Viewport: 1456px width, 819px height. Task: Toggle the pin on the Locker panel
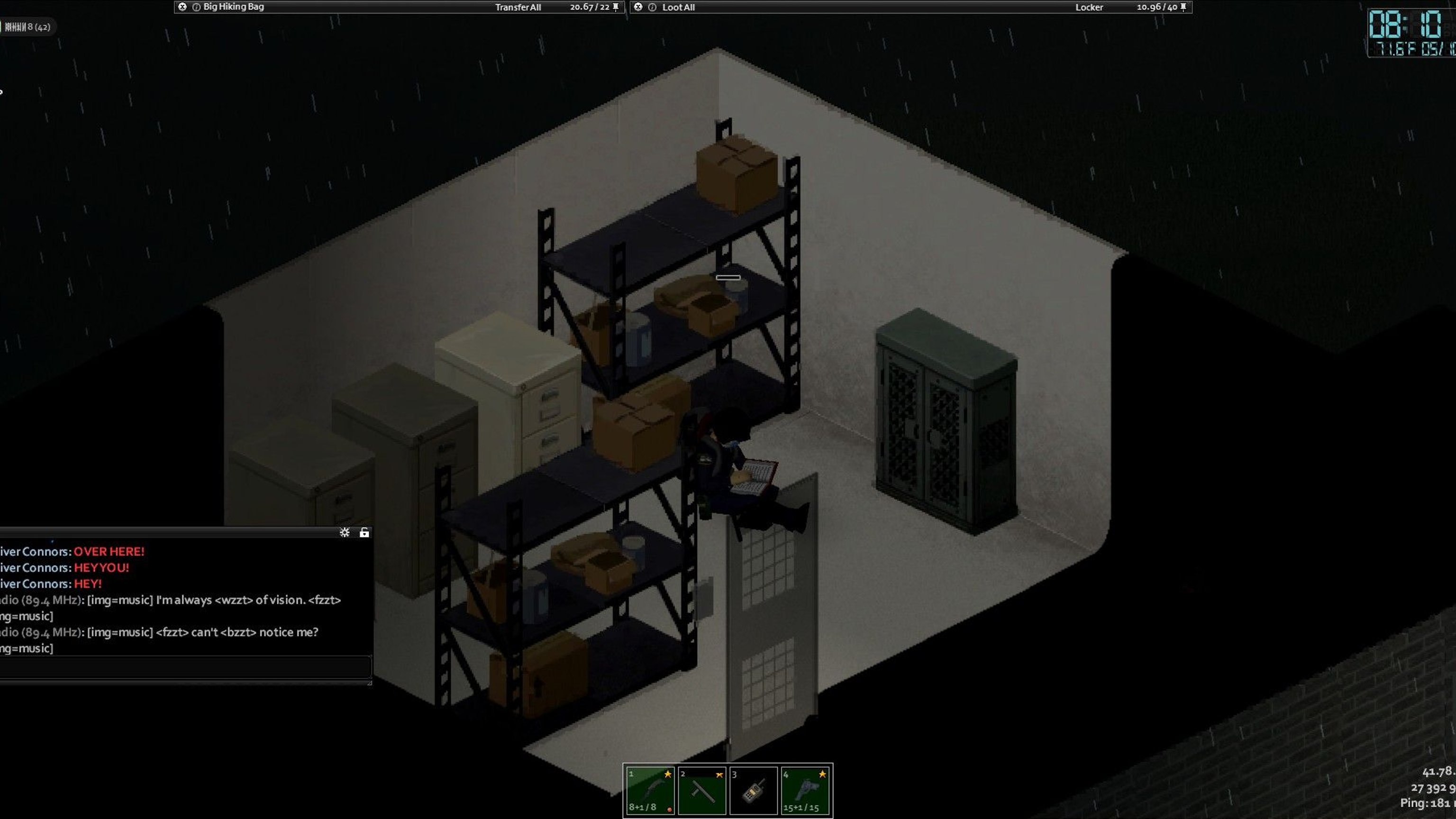[x=1183, y=7]
